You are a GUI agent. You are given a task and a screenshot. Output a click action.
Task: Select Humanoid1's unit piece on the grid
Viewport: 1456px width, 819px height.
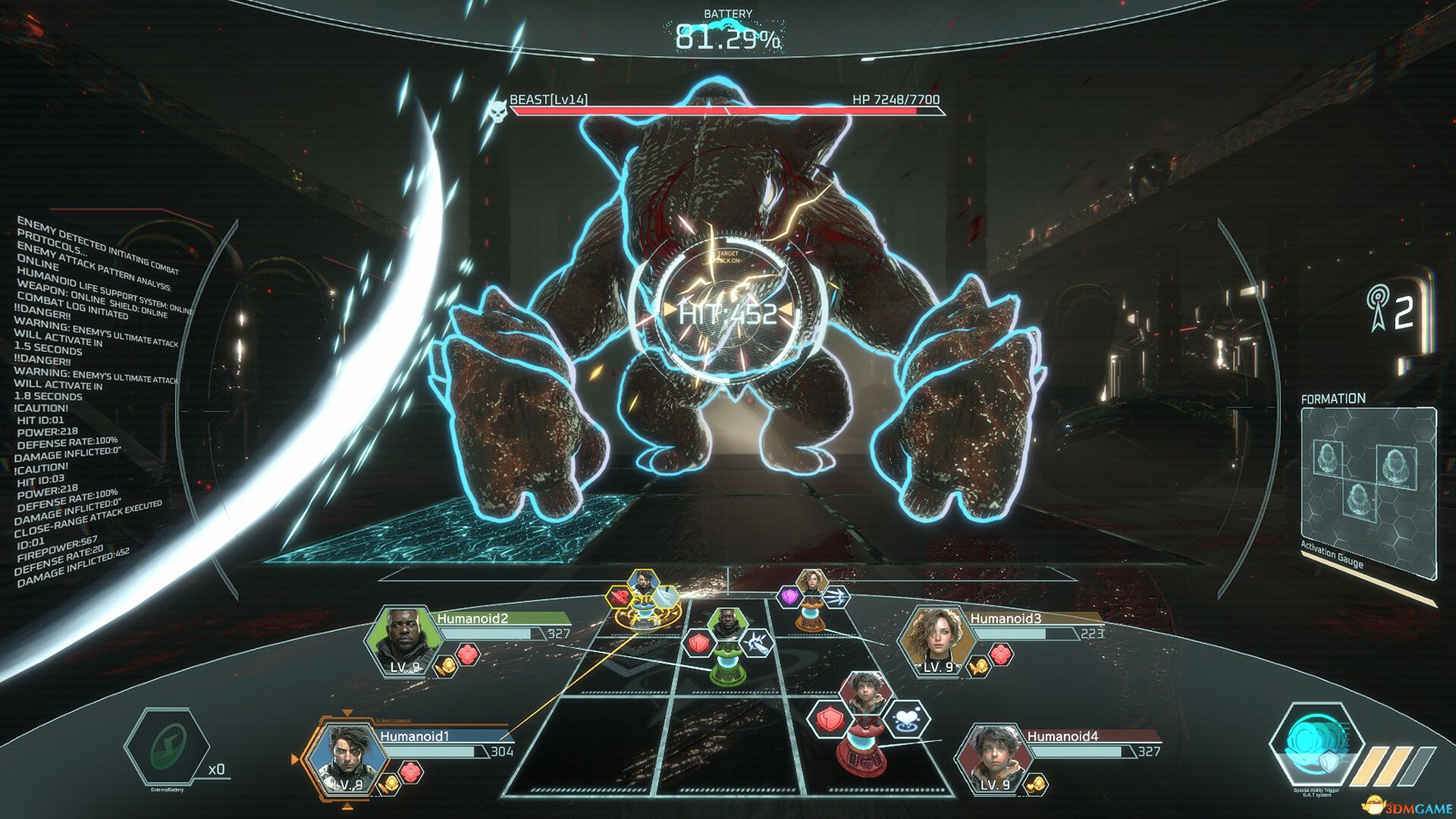pos(643,607)
